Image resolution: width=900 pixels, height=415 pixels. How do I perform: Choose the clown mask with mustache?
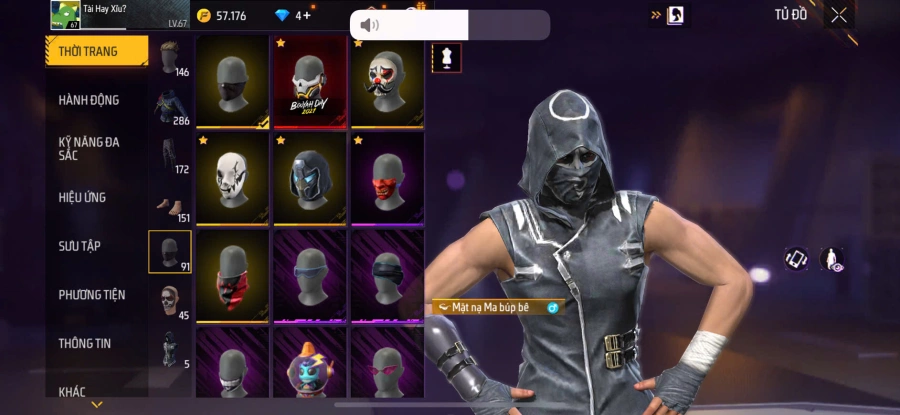point(387,84)
